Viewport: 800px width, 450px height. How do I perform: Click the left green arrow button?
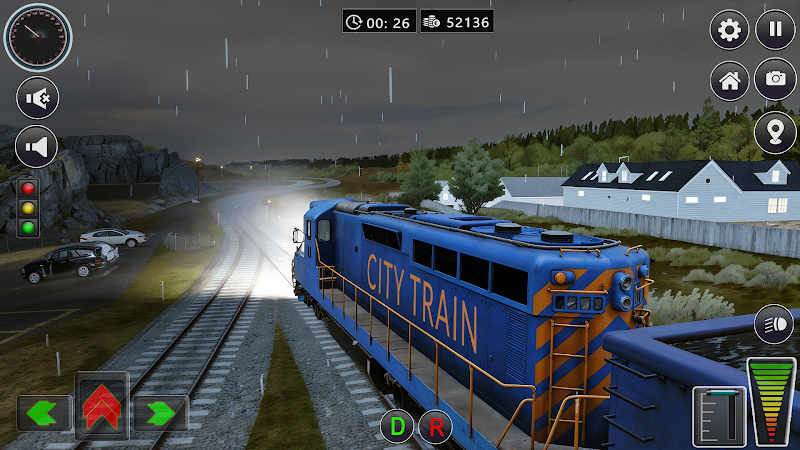point(43,412)
